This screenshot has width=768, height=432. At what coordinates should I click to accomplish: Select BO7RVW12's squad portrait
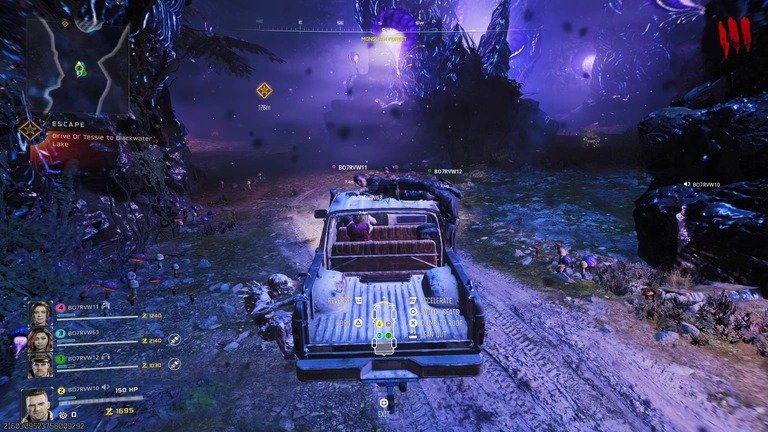pos(40,365)
